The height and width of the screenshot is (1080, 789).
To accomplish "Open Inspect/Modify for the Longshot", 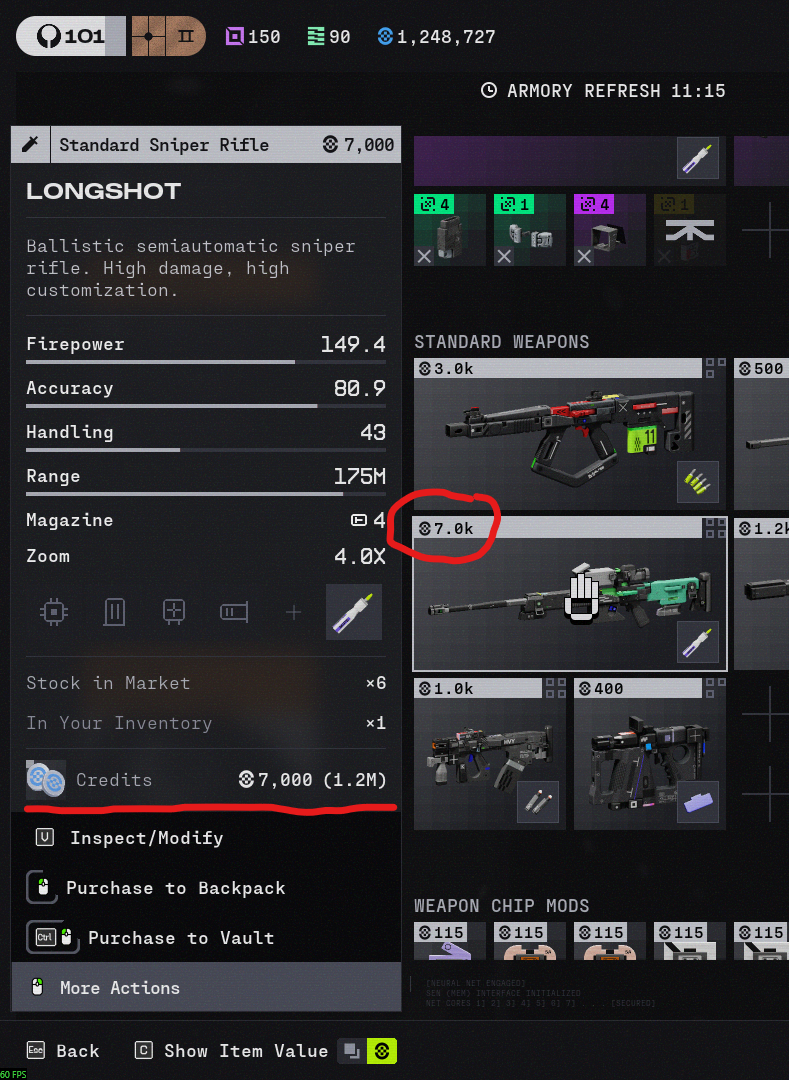I will 146,838.
